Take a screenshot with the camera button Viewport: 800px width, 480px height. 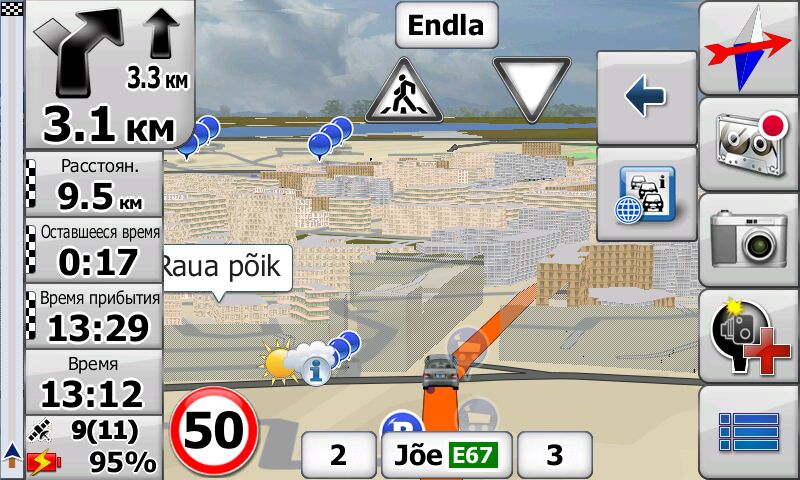[749, 240]
